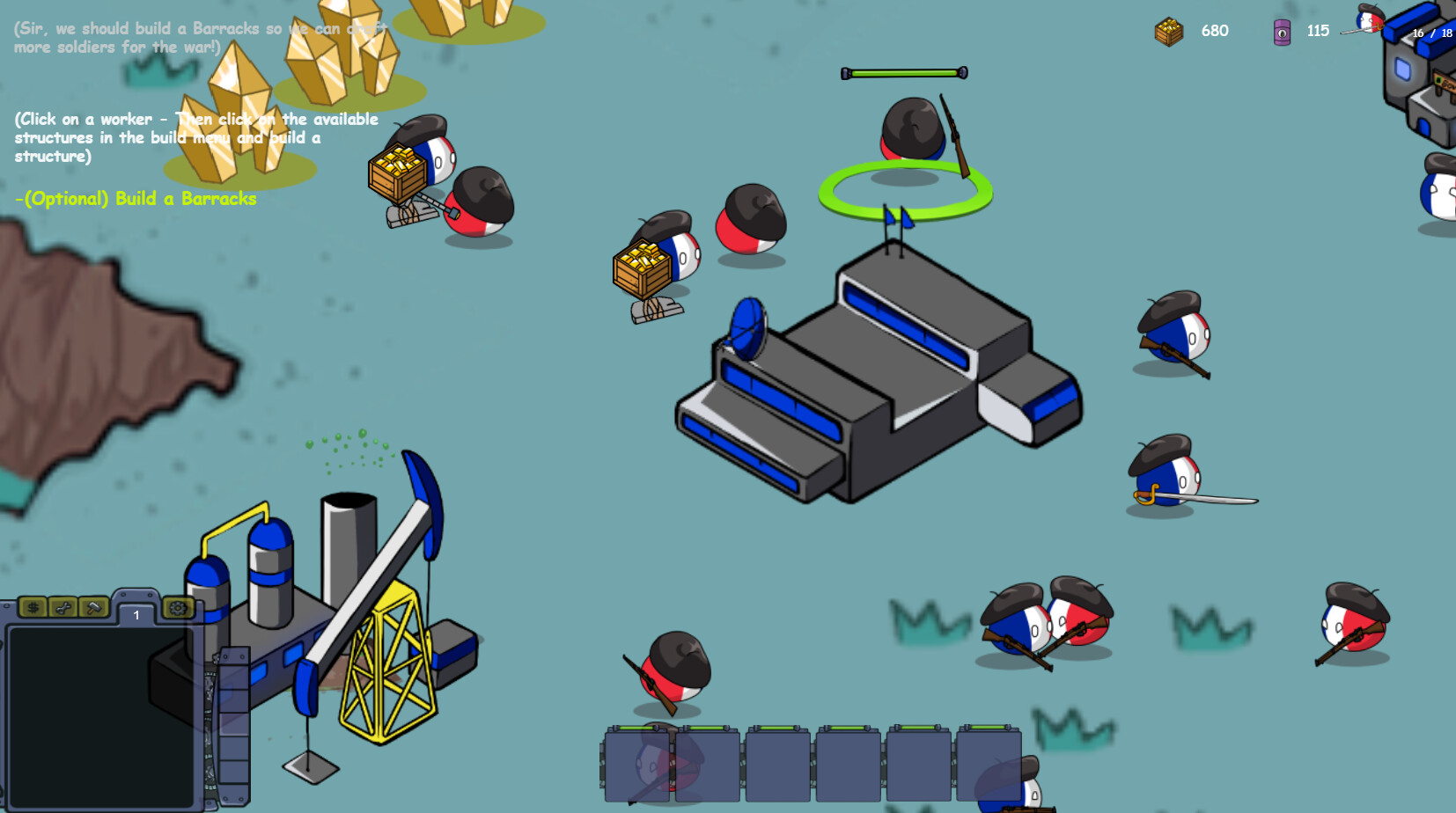Screen dimensions: 1456x813
Task: Expand the unit group slot labeled 1
Action: (136, 614)
